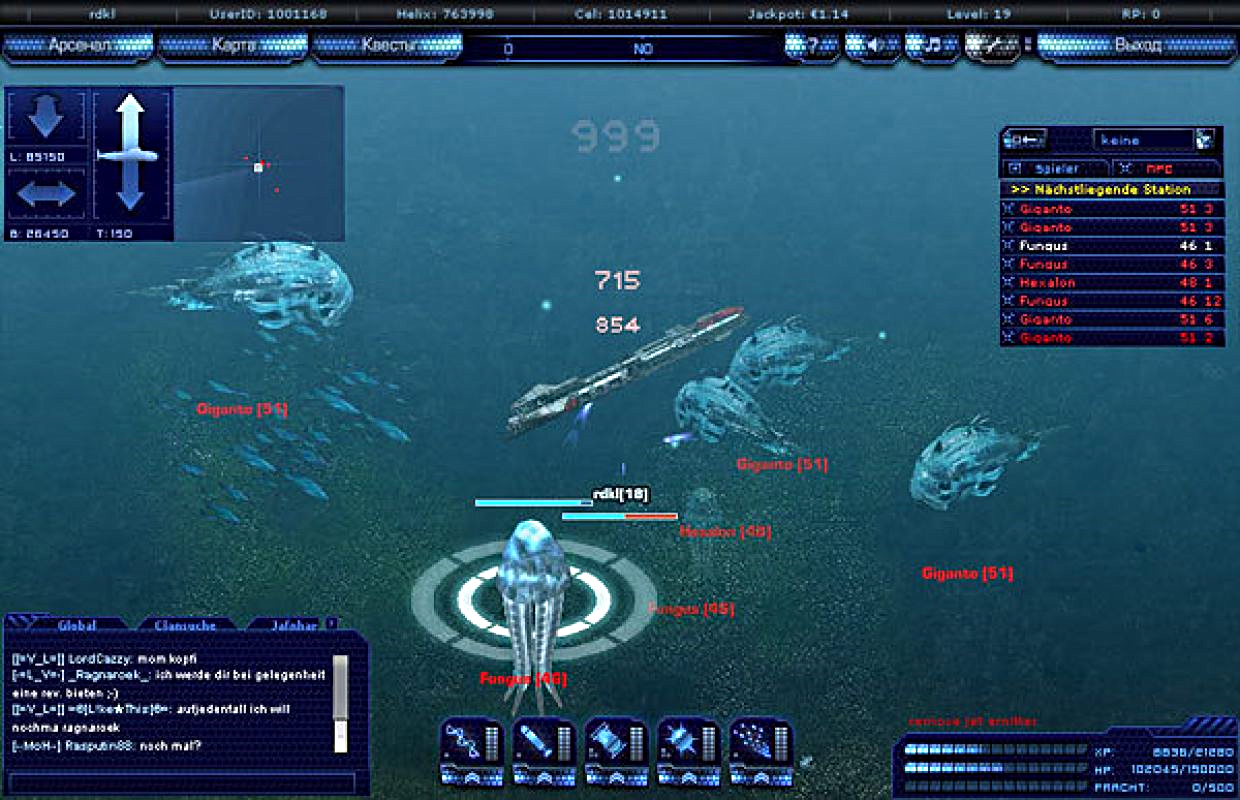
Task: Click the question mark help button
Action: coord(812,46)
